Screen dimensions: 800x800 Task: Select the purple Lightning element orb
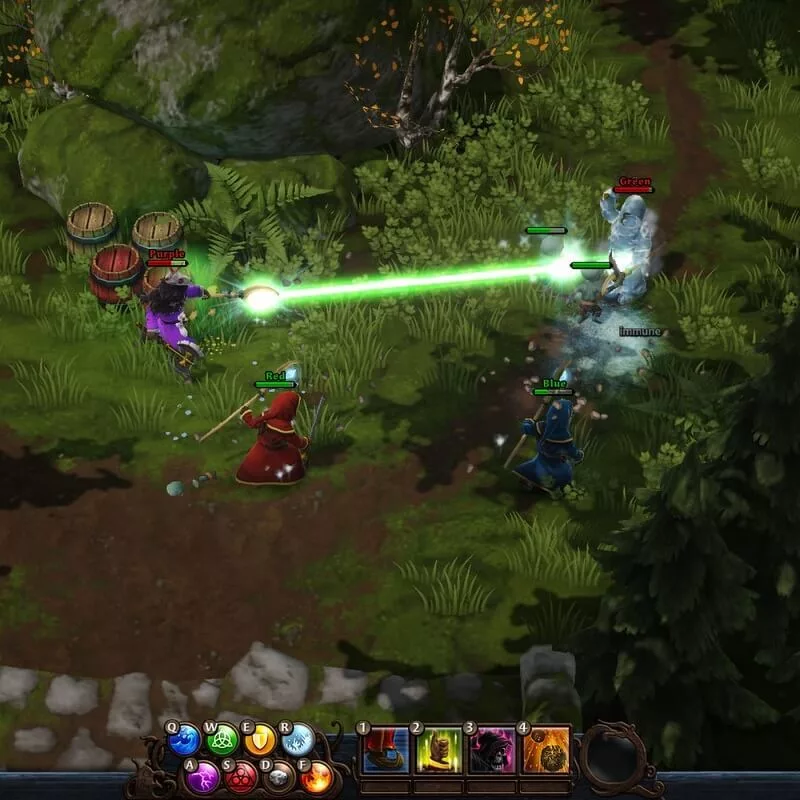click(x=204, y=776)
